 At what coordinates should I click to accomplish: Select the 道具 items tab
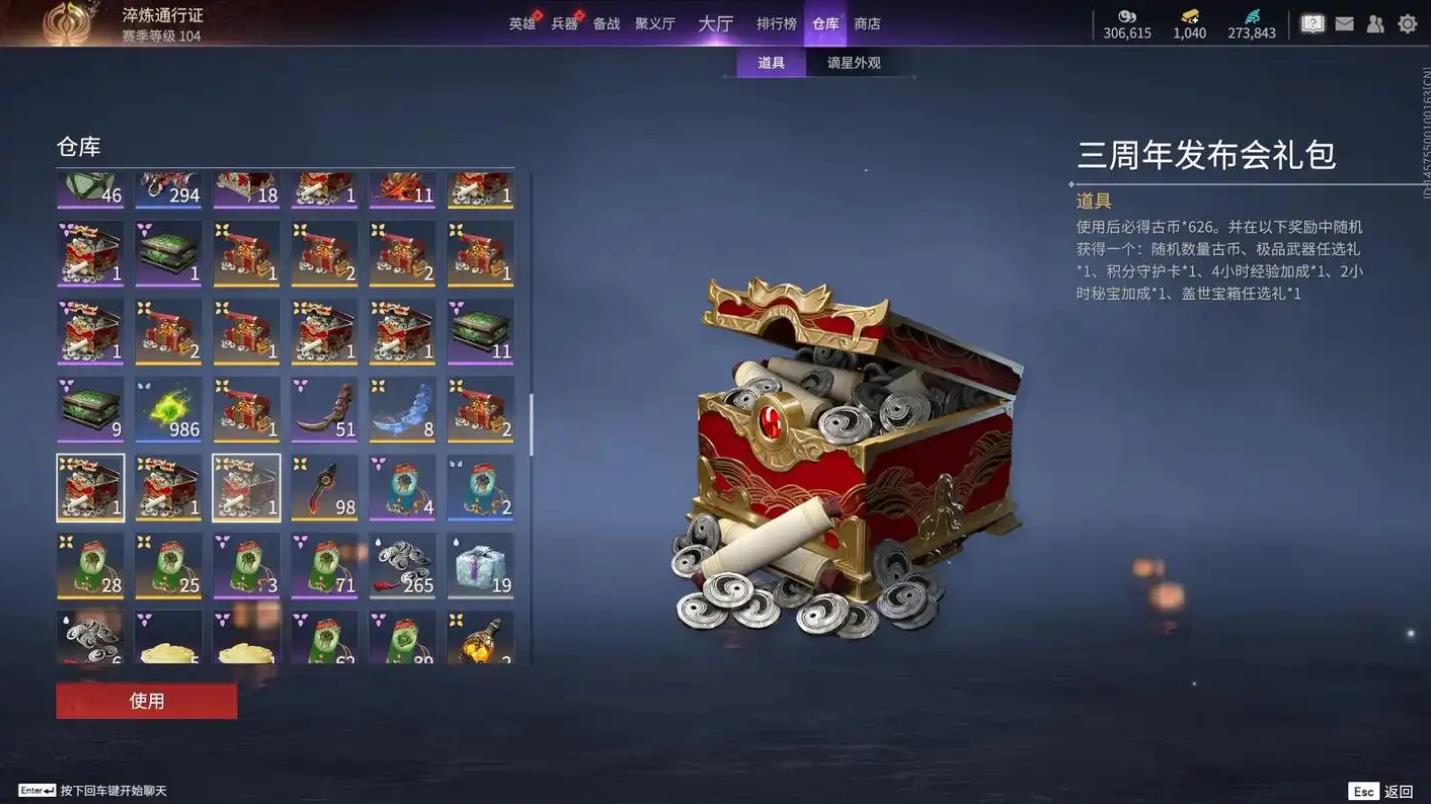point(771,63)
